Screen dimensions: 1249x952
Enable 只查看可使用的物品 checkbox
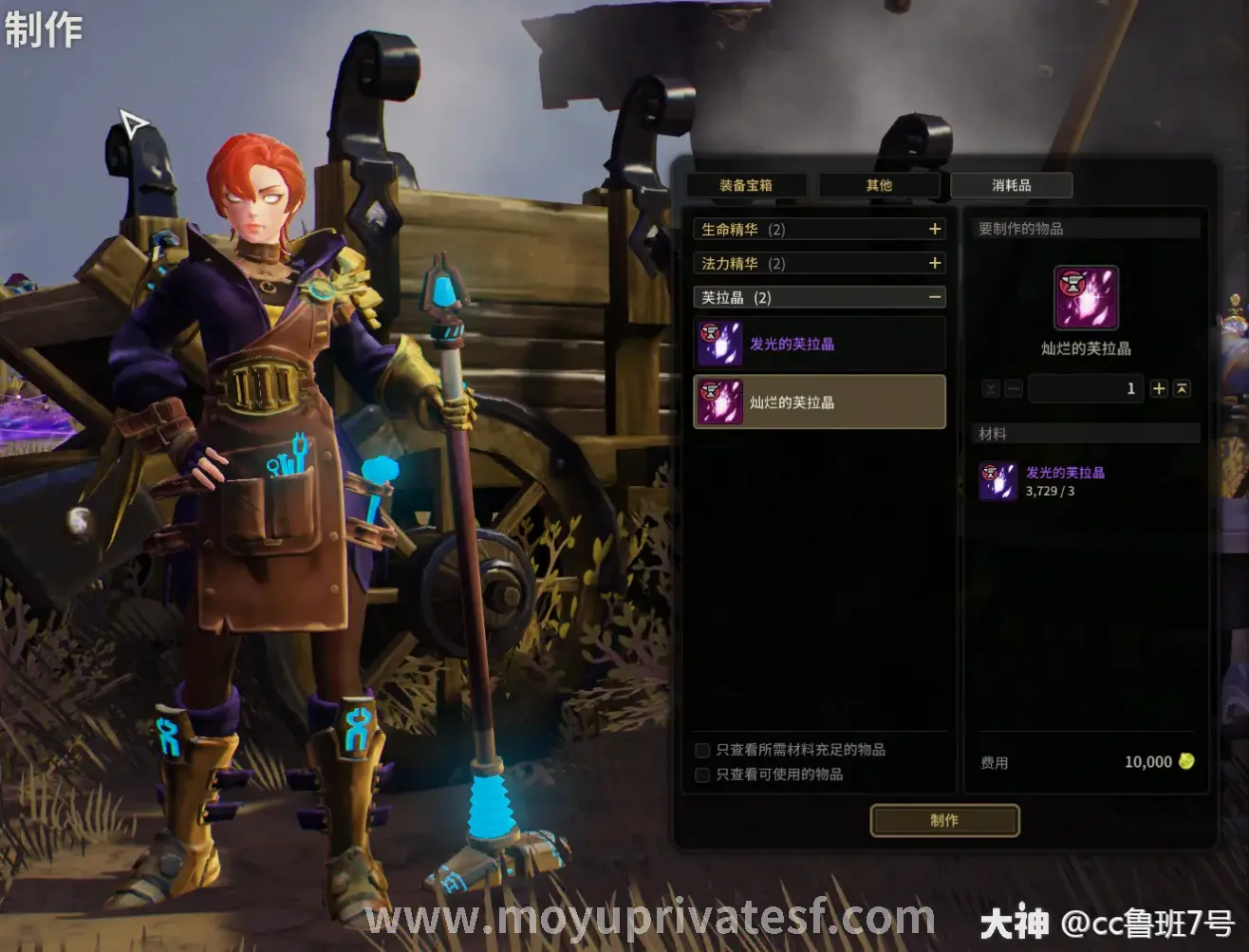pos(703,775)
